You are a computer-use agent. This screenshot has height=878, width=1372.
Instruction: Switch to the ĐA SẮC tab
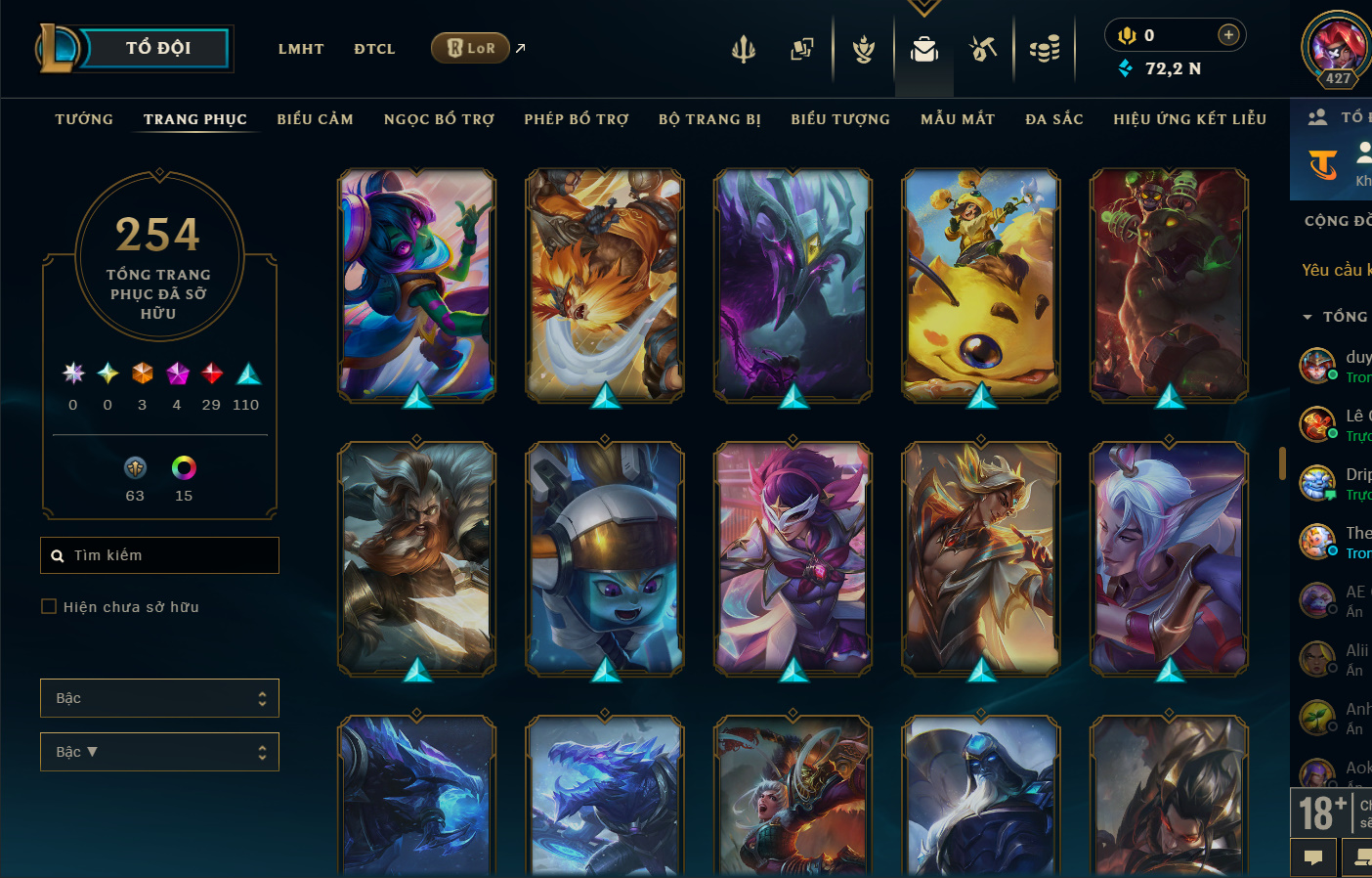point(1054,119)
